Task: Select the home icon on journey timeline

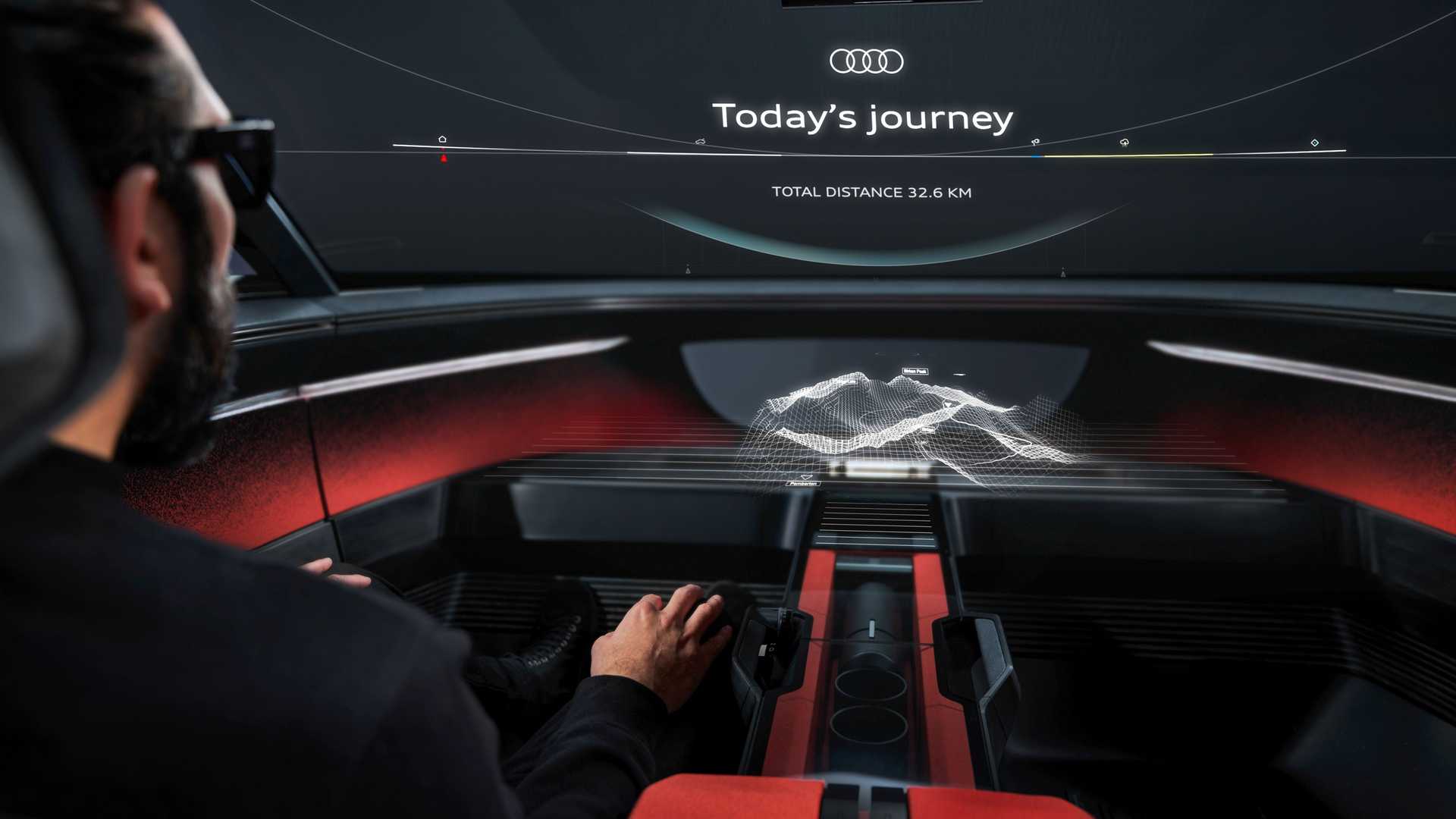Action: click(442, 140)
